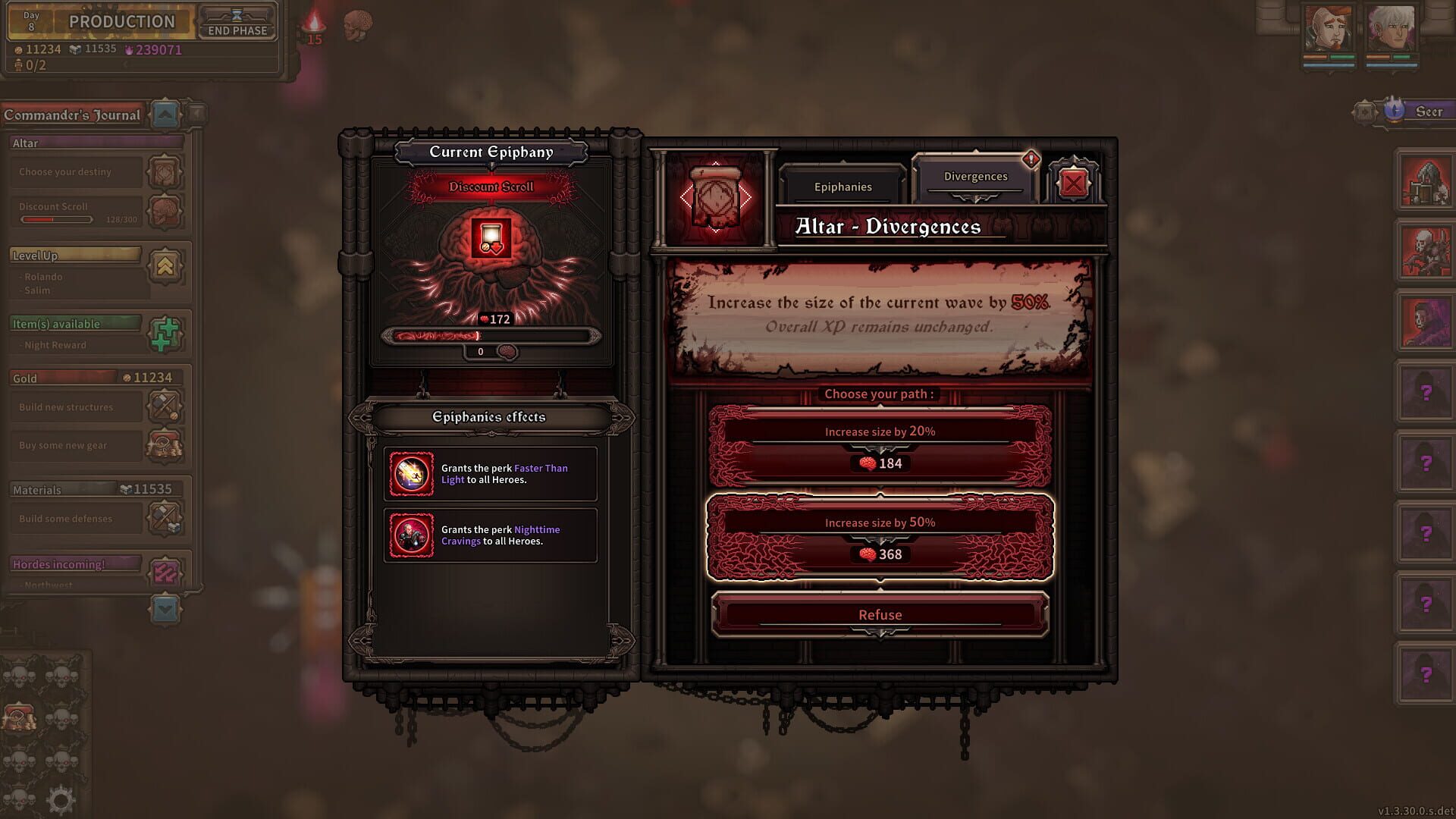
Task: Open the Level Up journal icon
Action: coord(165,267)
